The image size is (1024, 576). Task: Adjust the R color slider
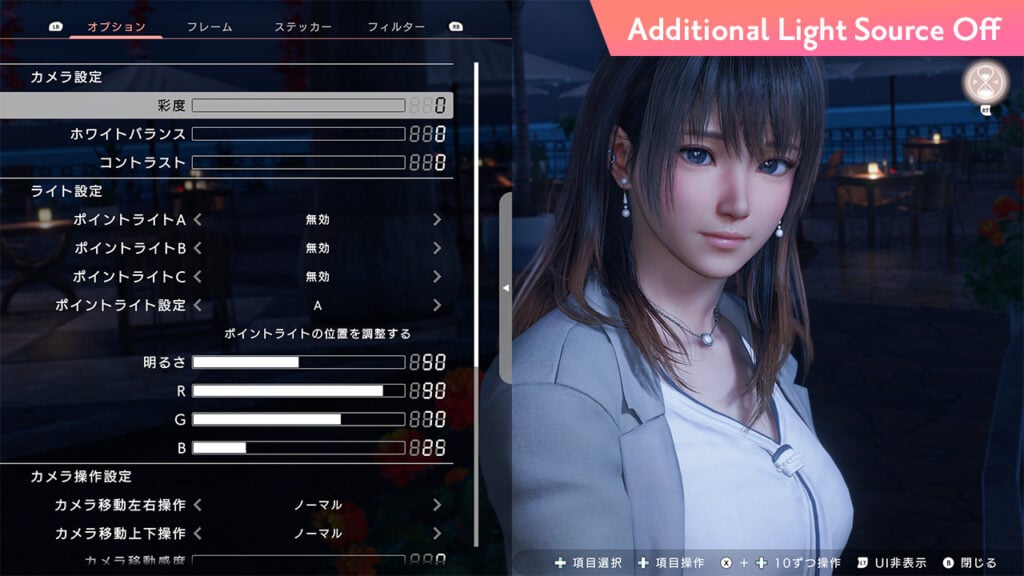pos(298,391)
